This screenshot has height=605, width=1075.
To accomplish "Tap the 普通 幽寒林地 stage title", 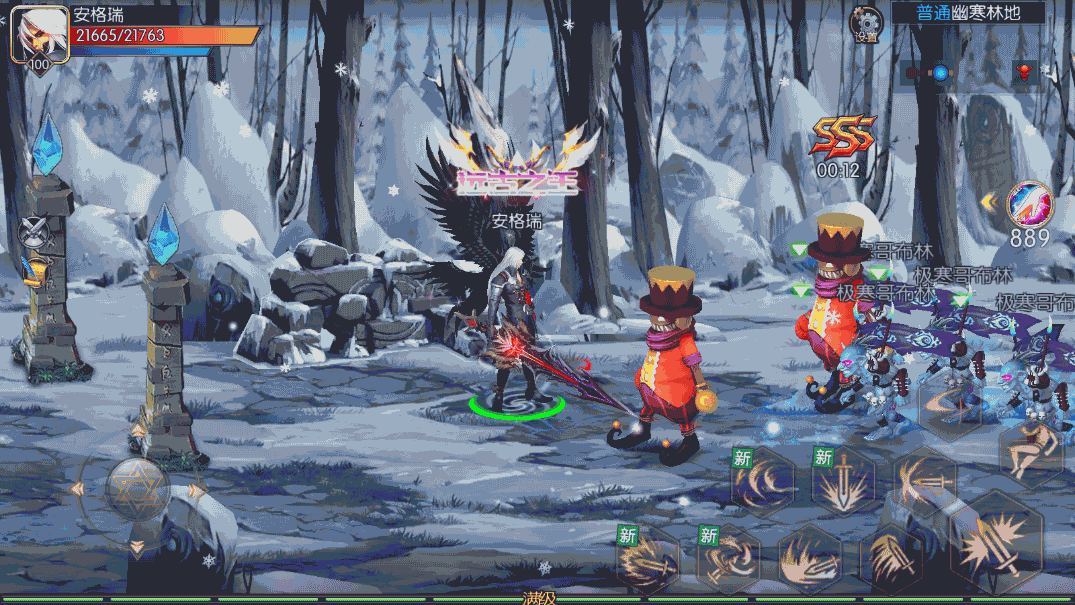I will pos(967,13).
